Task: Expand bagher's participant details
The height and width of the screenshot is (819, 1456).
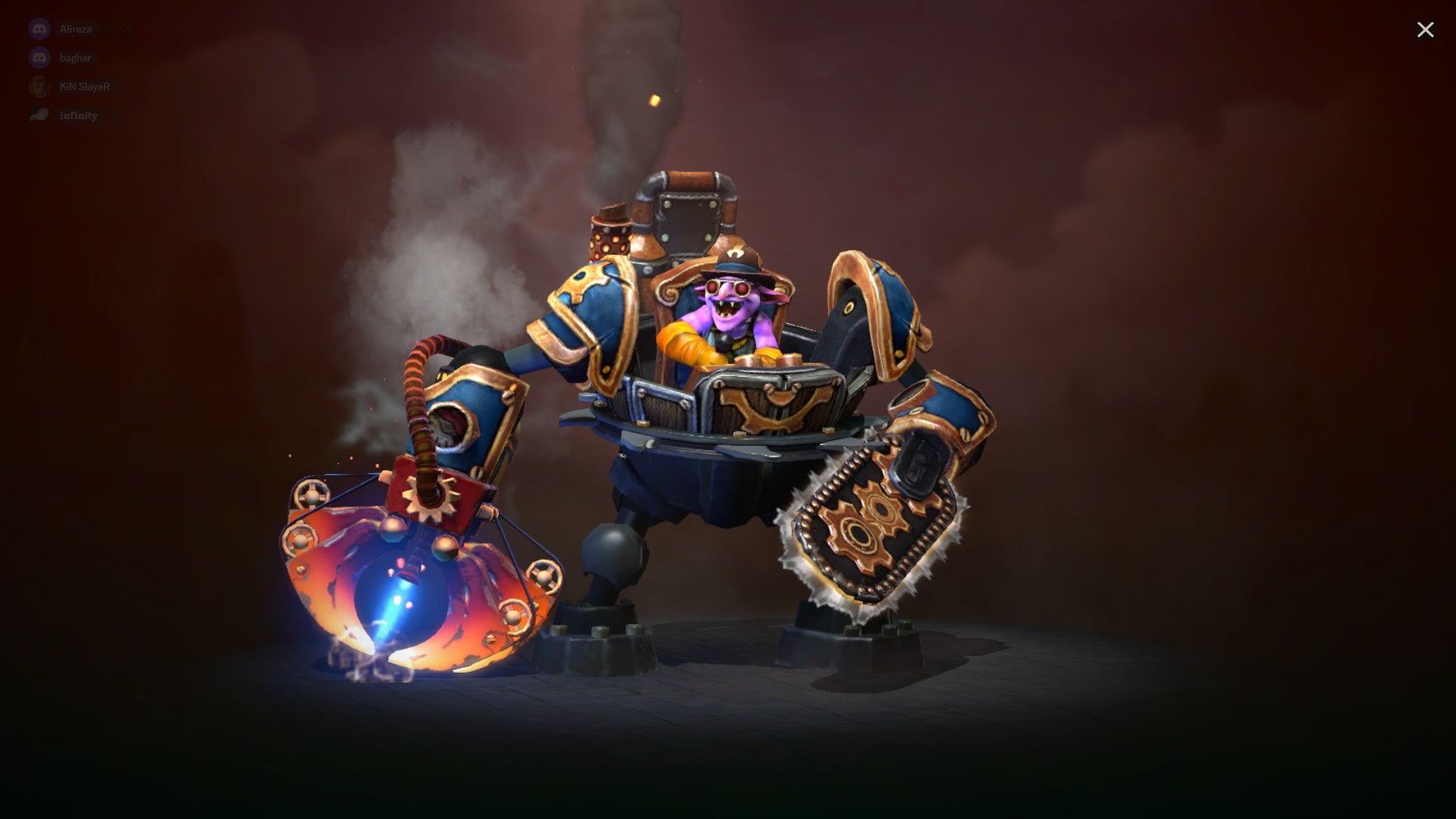Action: [76, 57]
